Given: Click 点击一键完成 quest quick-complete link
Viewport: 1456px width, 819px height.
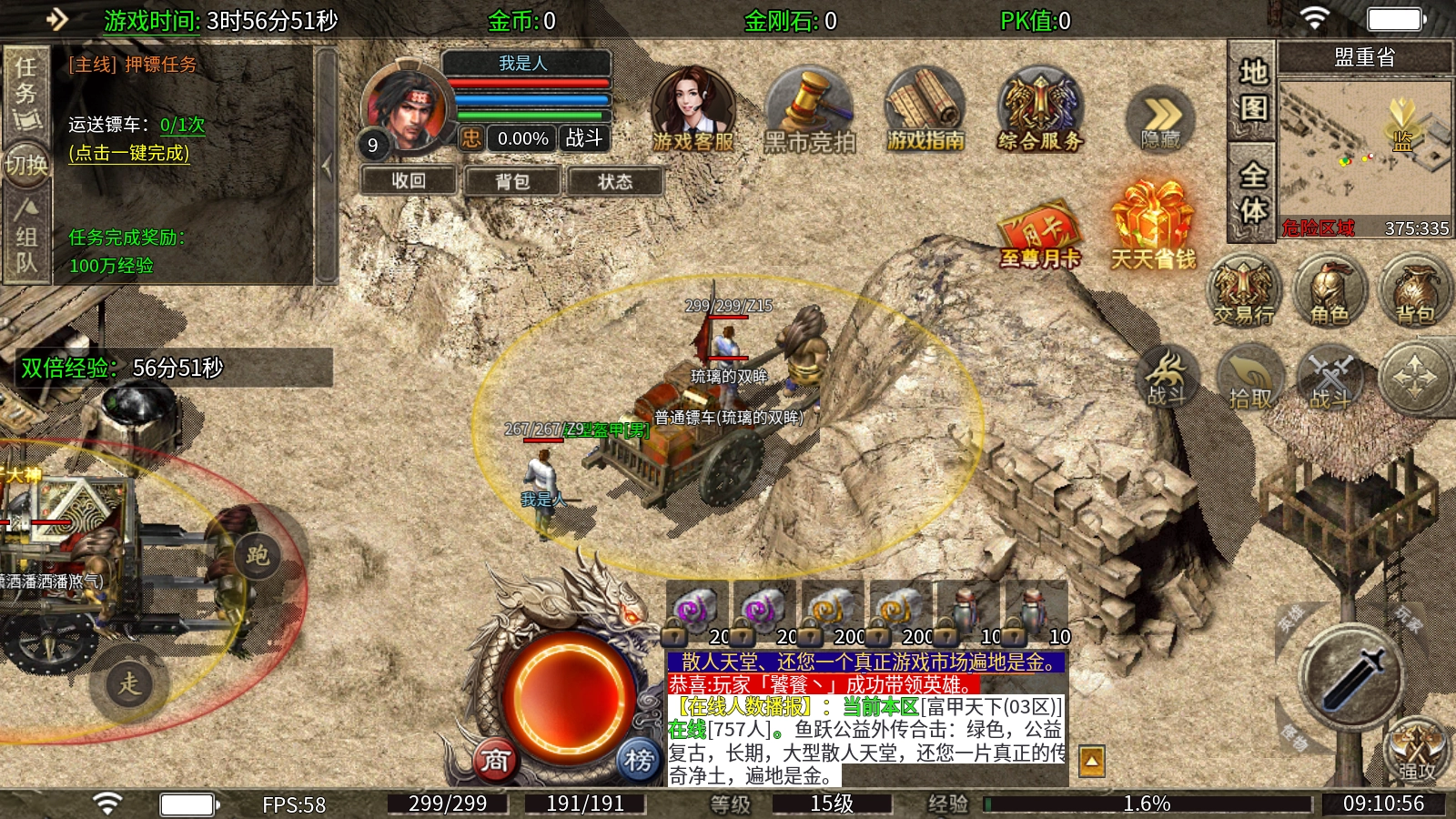Looking at the screenshot, I should tap(129, 153).
